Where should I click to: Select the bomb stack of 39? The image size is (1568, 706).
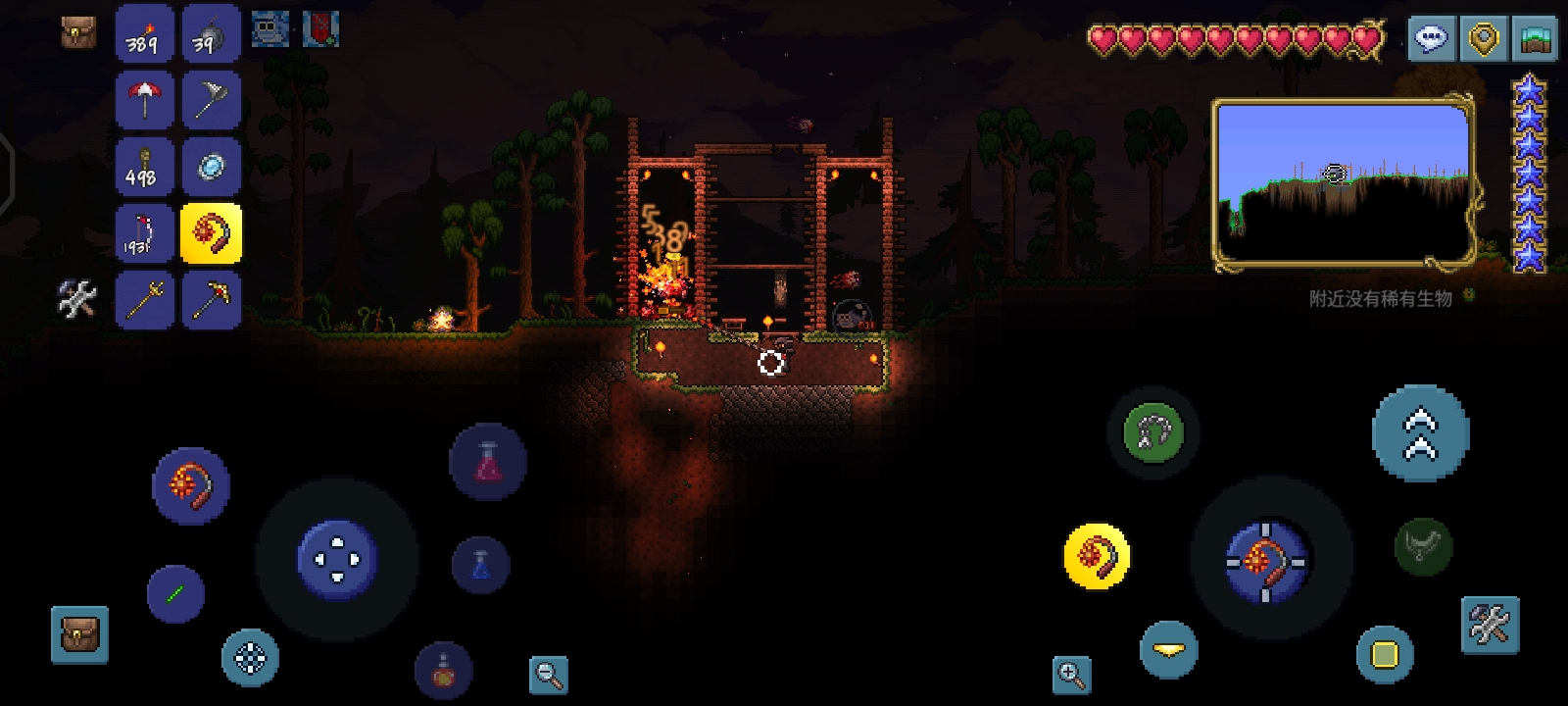211,34
